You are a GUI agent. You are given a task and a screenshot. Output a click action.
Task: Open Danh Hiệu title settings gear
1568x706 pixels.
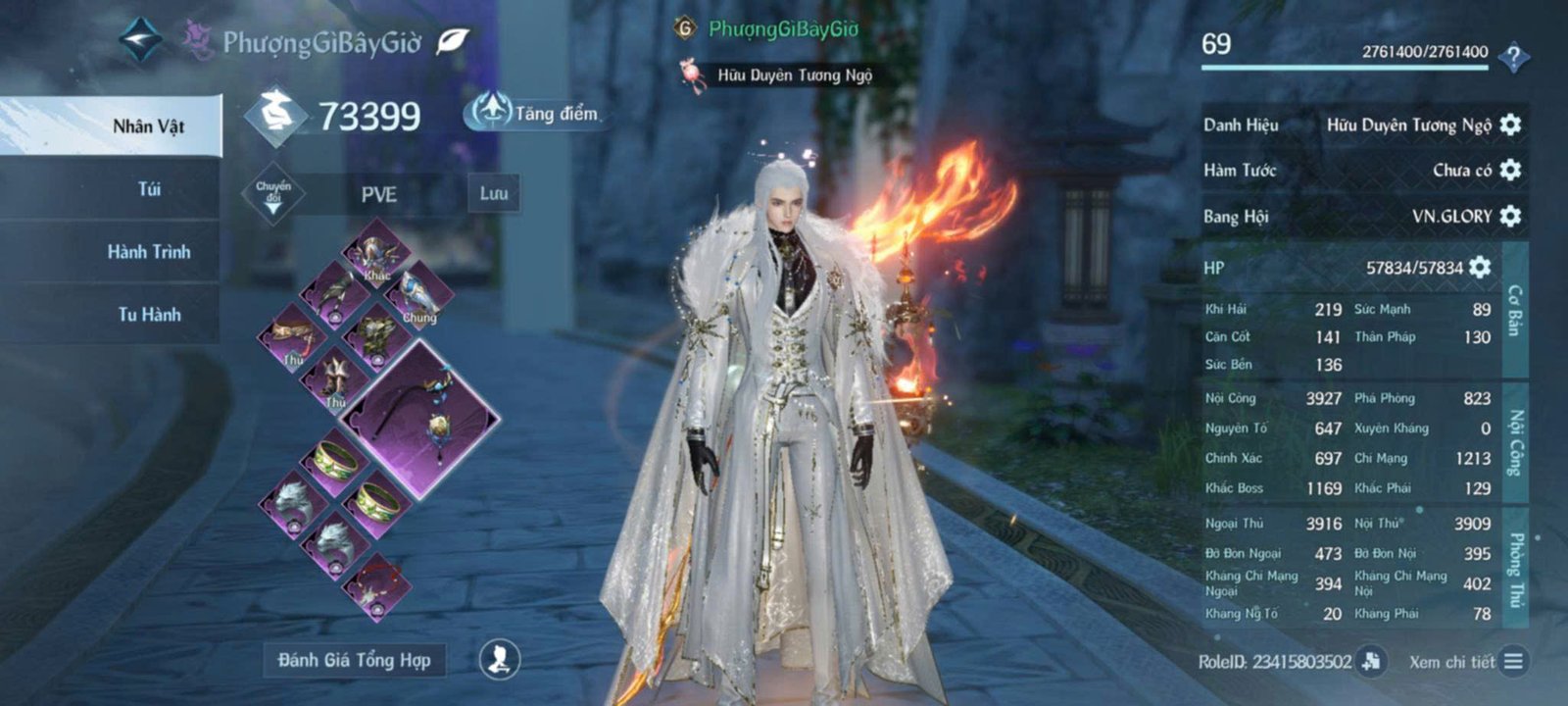(1510, 125)
